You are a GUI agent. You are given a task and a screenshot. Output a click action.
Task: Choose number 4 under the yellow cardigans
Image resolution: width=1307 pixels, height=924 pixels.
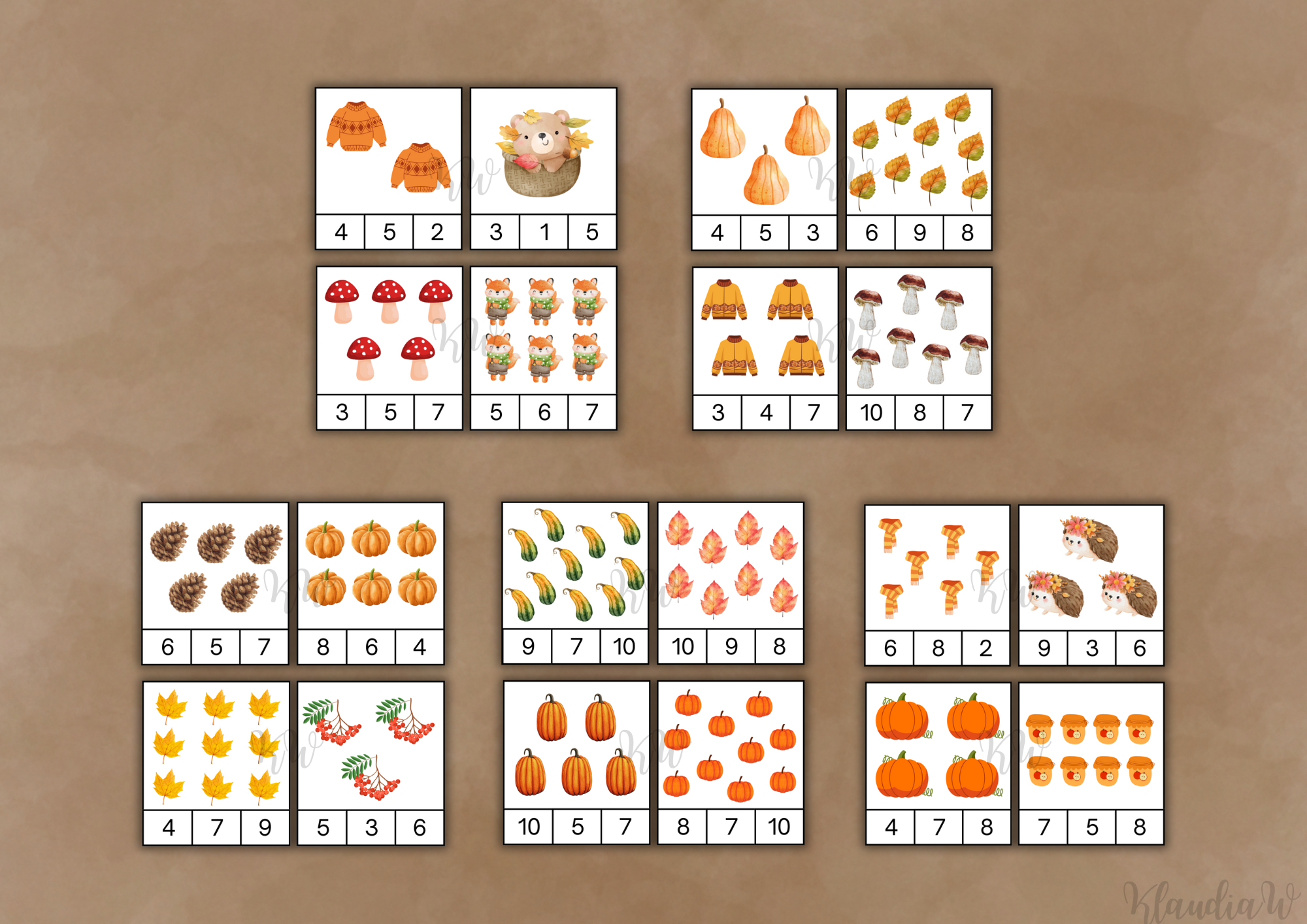(x=766, y=412)
